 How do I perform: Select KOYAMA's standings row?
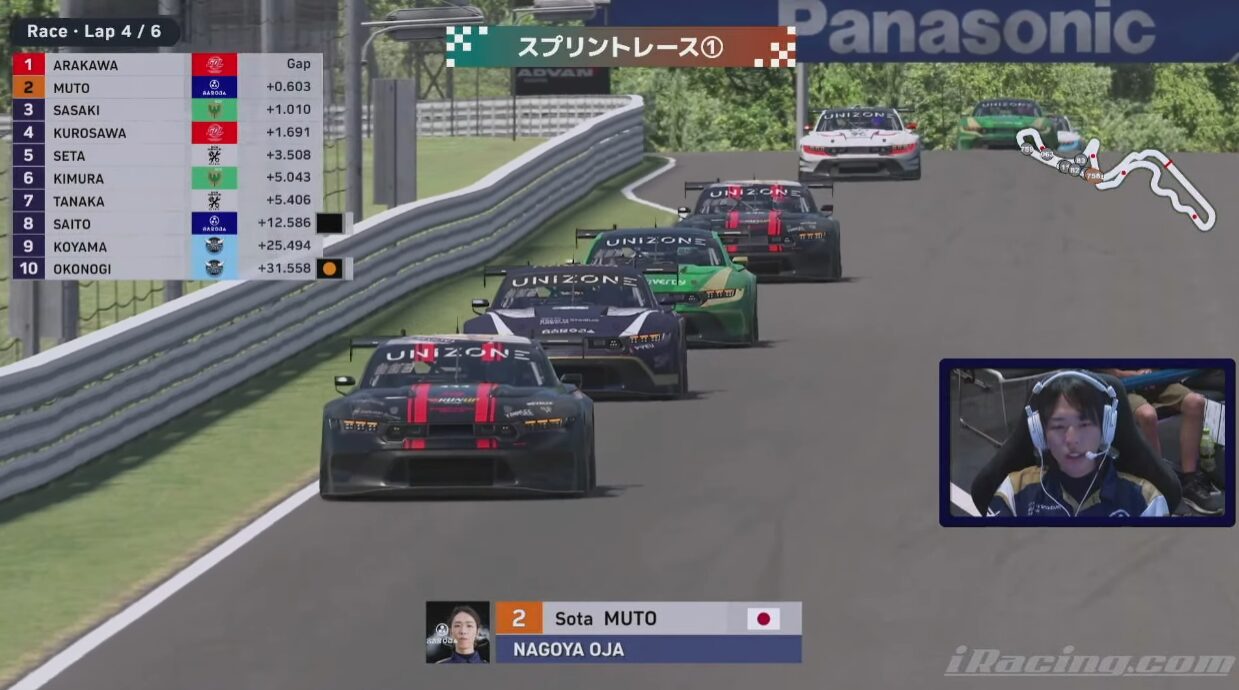coord(167,246)
